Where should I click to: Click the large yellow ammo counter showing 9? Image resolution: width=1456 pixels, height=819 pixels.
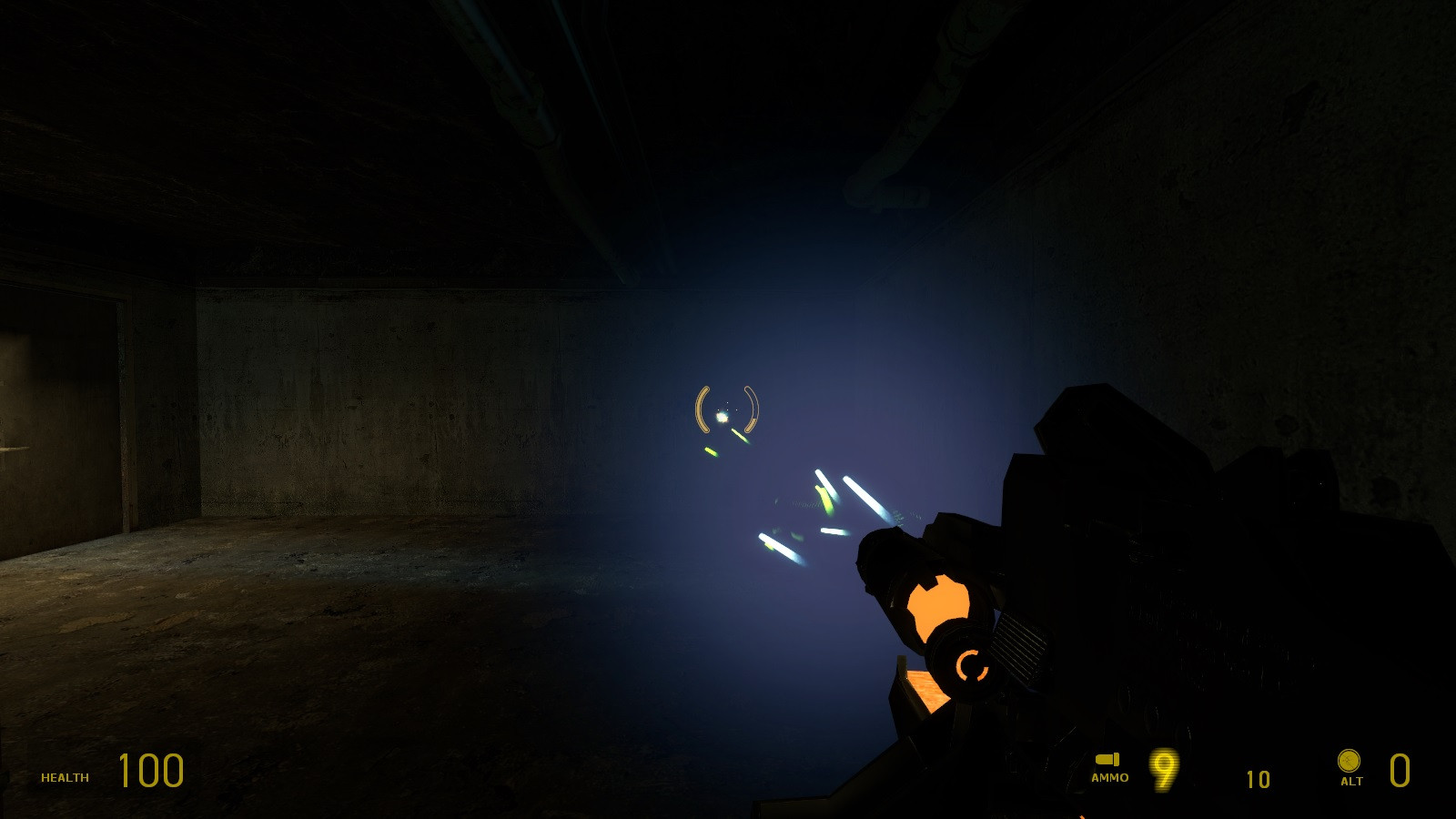(1165, 772)
